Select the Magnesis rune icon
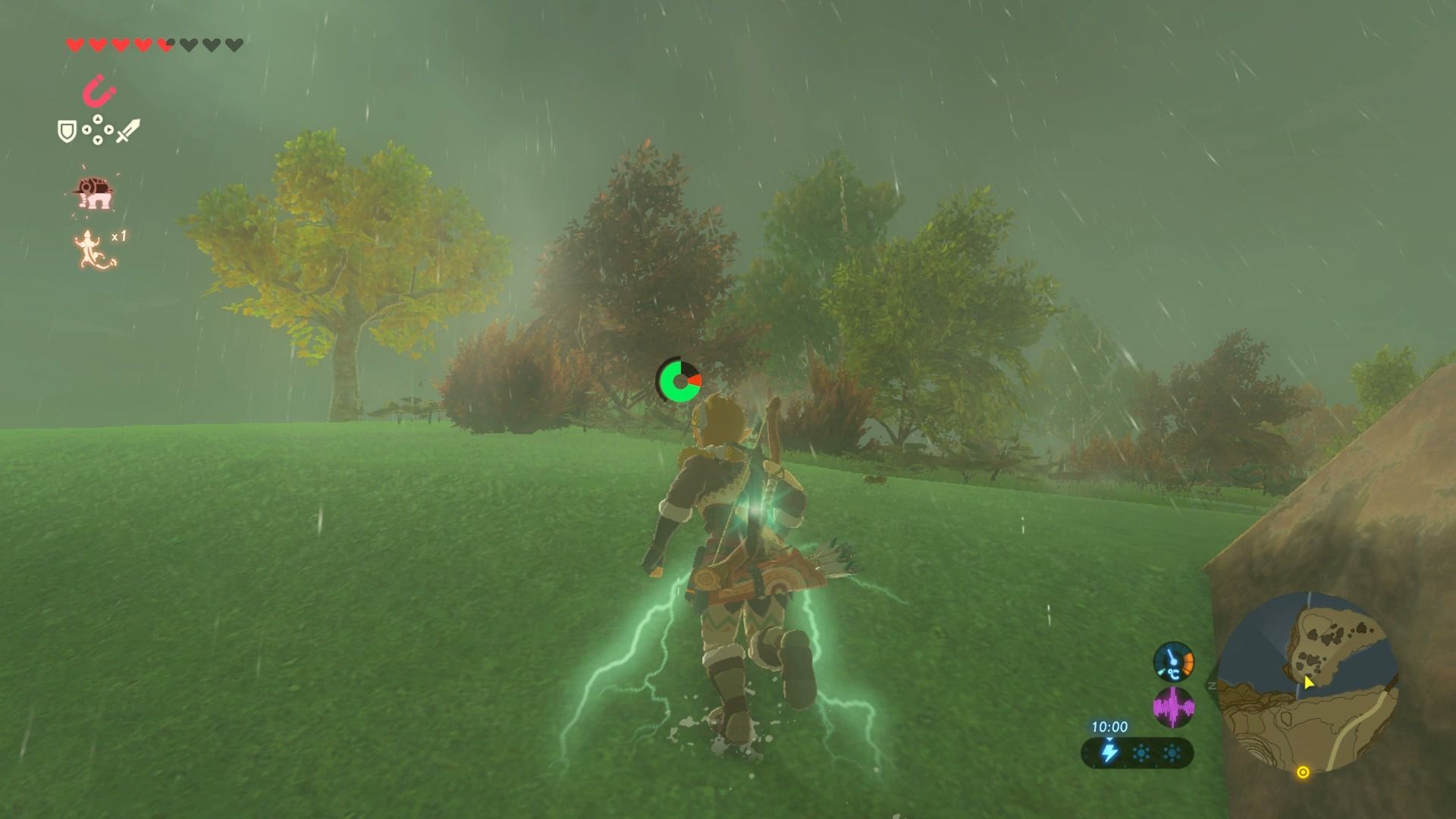Screen dimensions: 1456x819 [x=99, y=92]
